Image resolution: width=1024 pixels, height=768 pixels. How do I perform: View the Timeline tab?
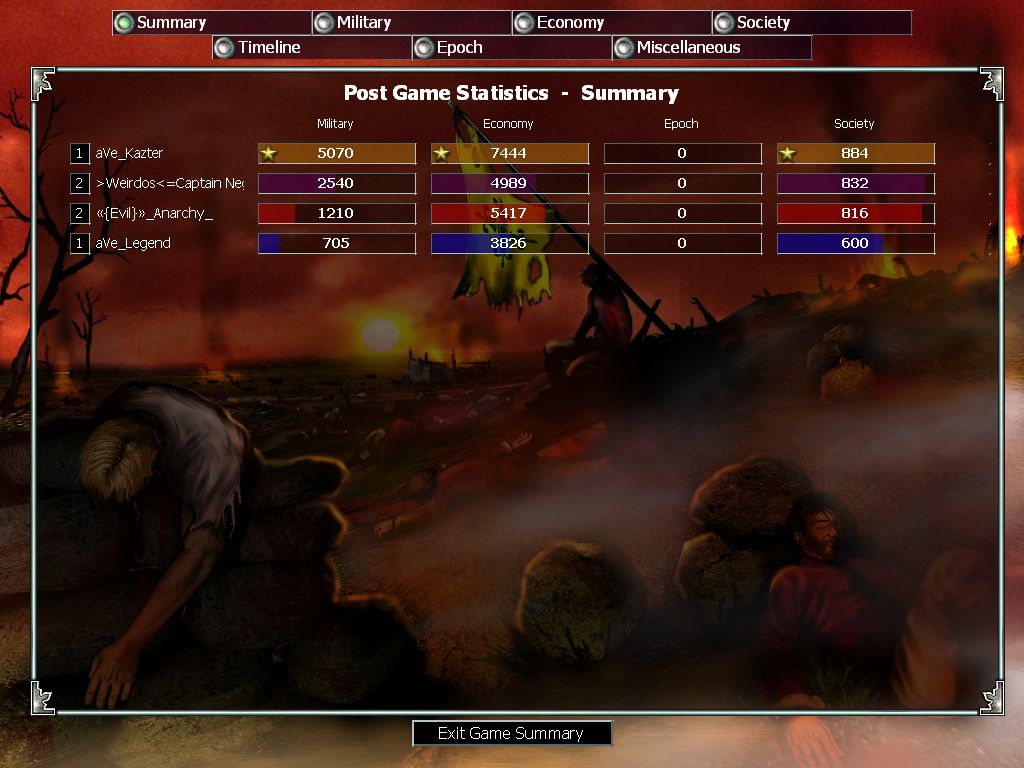click(311, 47)
